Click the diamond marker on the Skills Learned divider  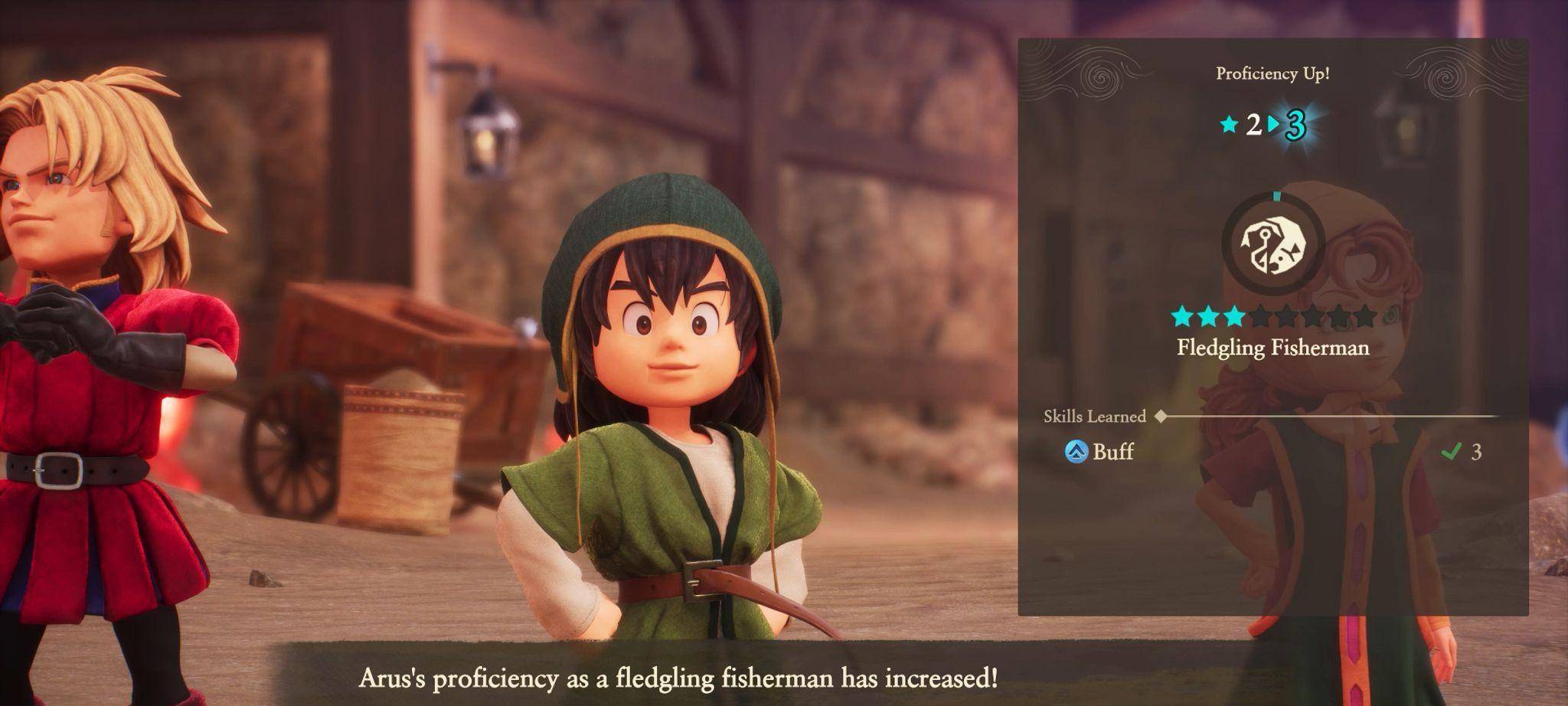[1160, 417]
